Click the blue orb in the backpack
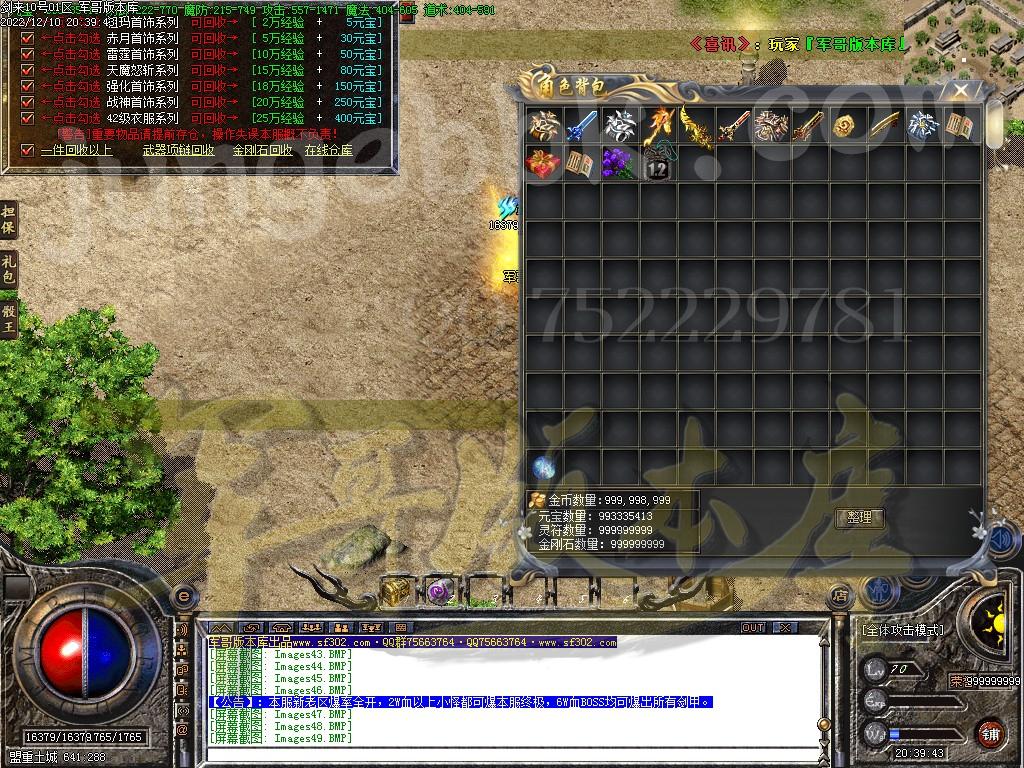 click(x=544, y=467)
